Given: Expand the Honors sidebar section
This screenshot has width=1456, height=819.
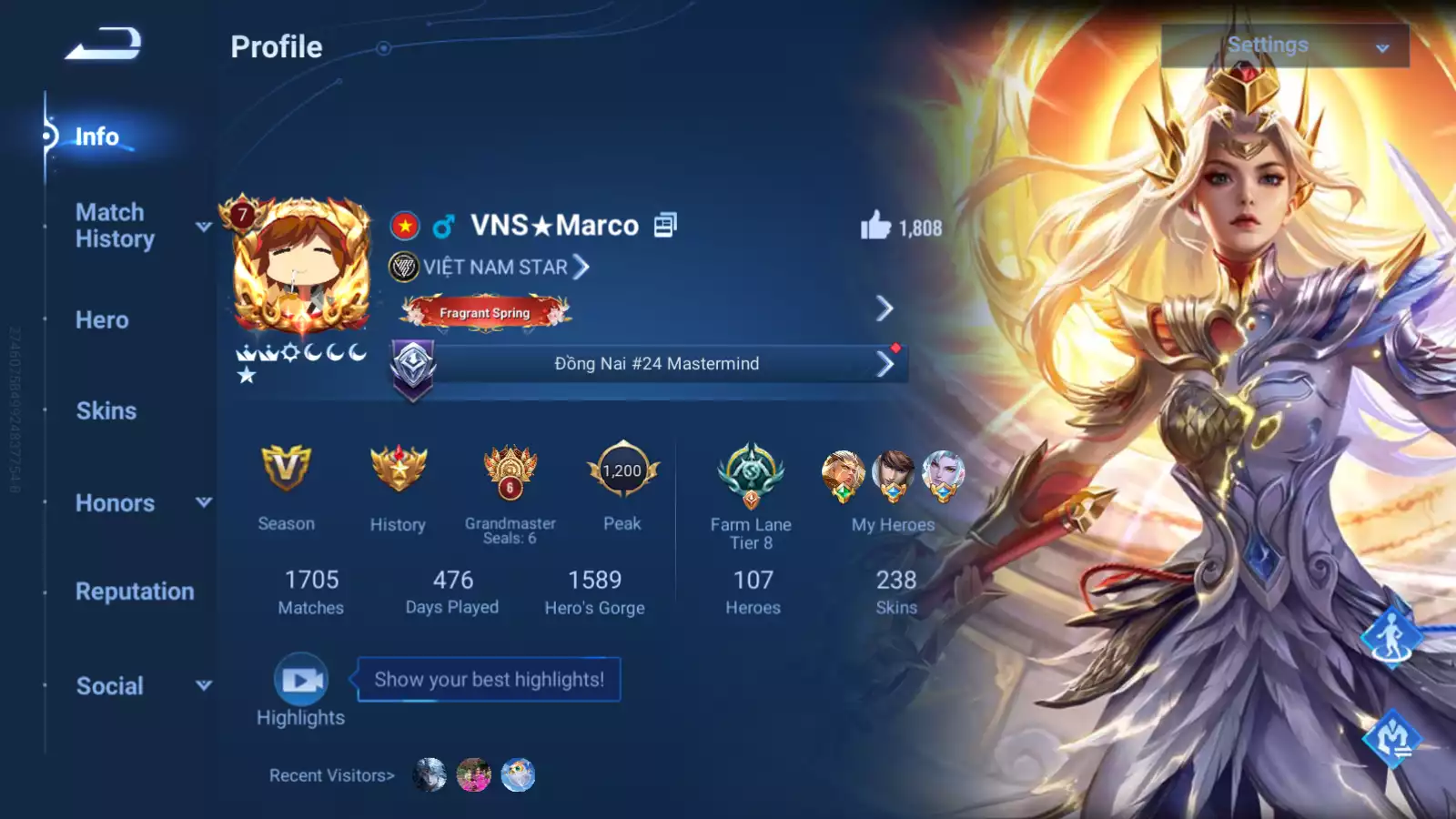Looking at the screenshot, I should [x=115, y=503].
